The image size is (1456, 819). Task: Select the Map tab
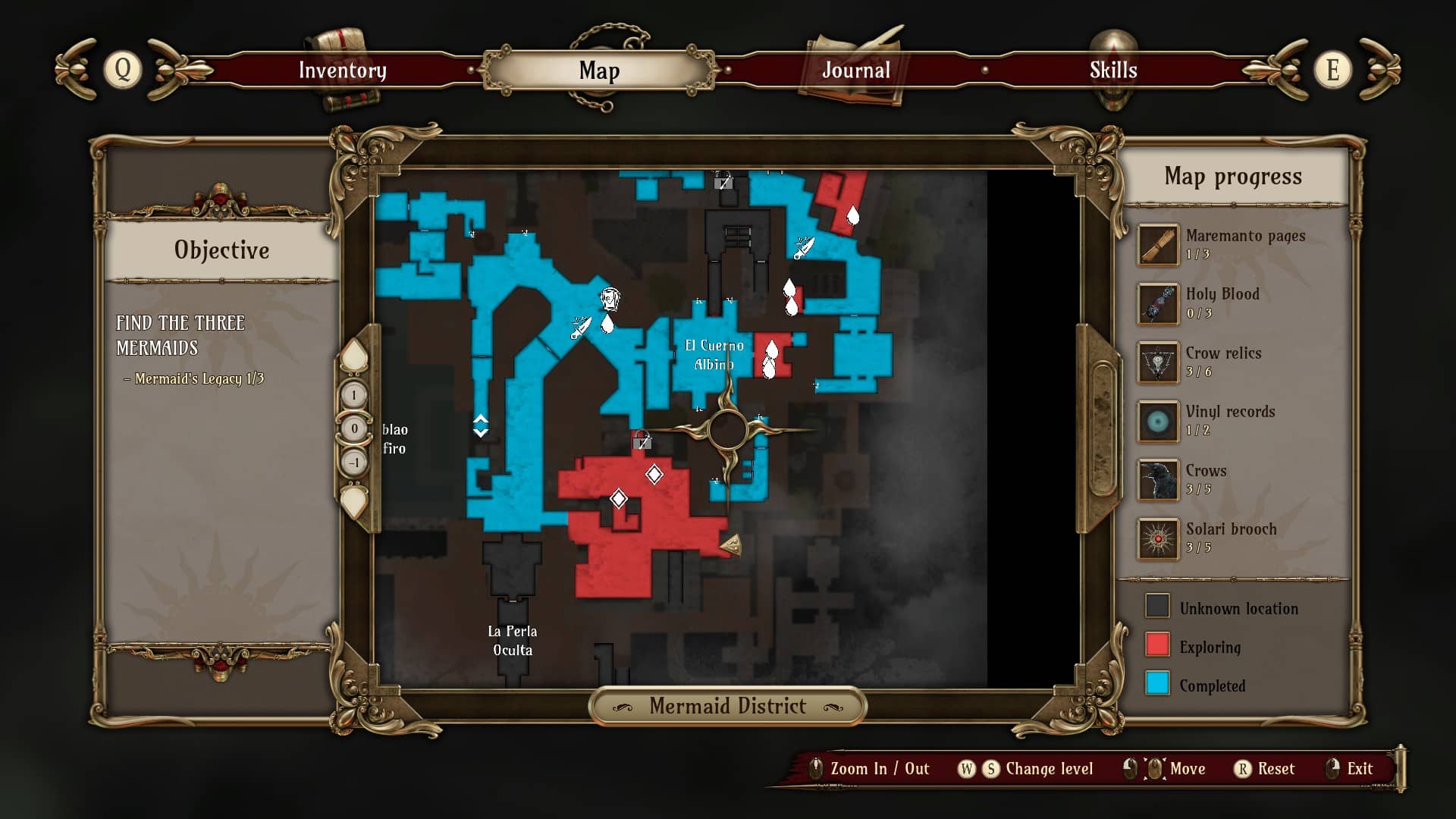click(599, 71)
